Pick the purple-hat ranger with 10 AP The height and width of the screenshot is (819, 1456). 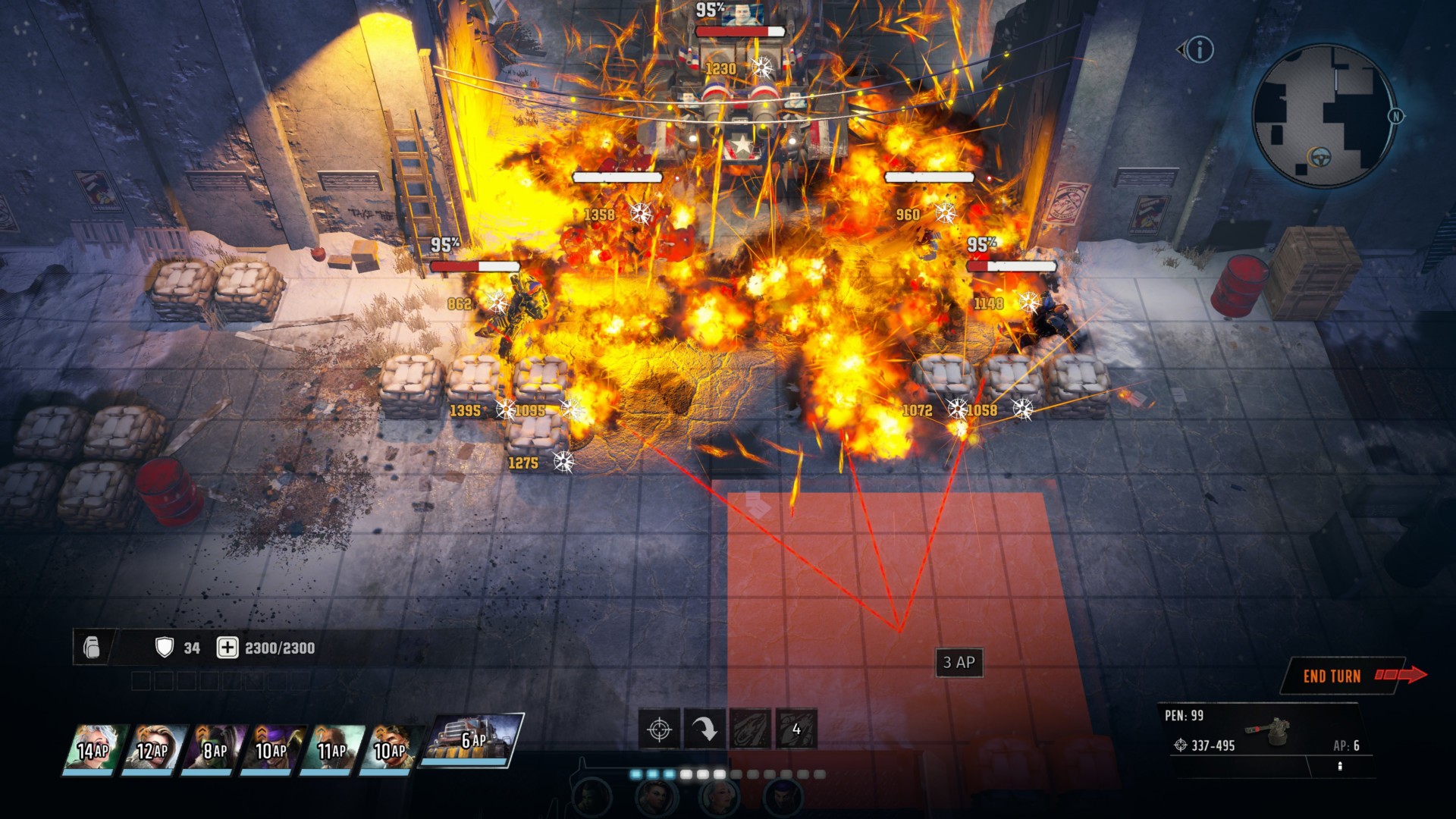click(x=271, y=750)
